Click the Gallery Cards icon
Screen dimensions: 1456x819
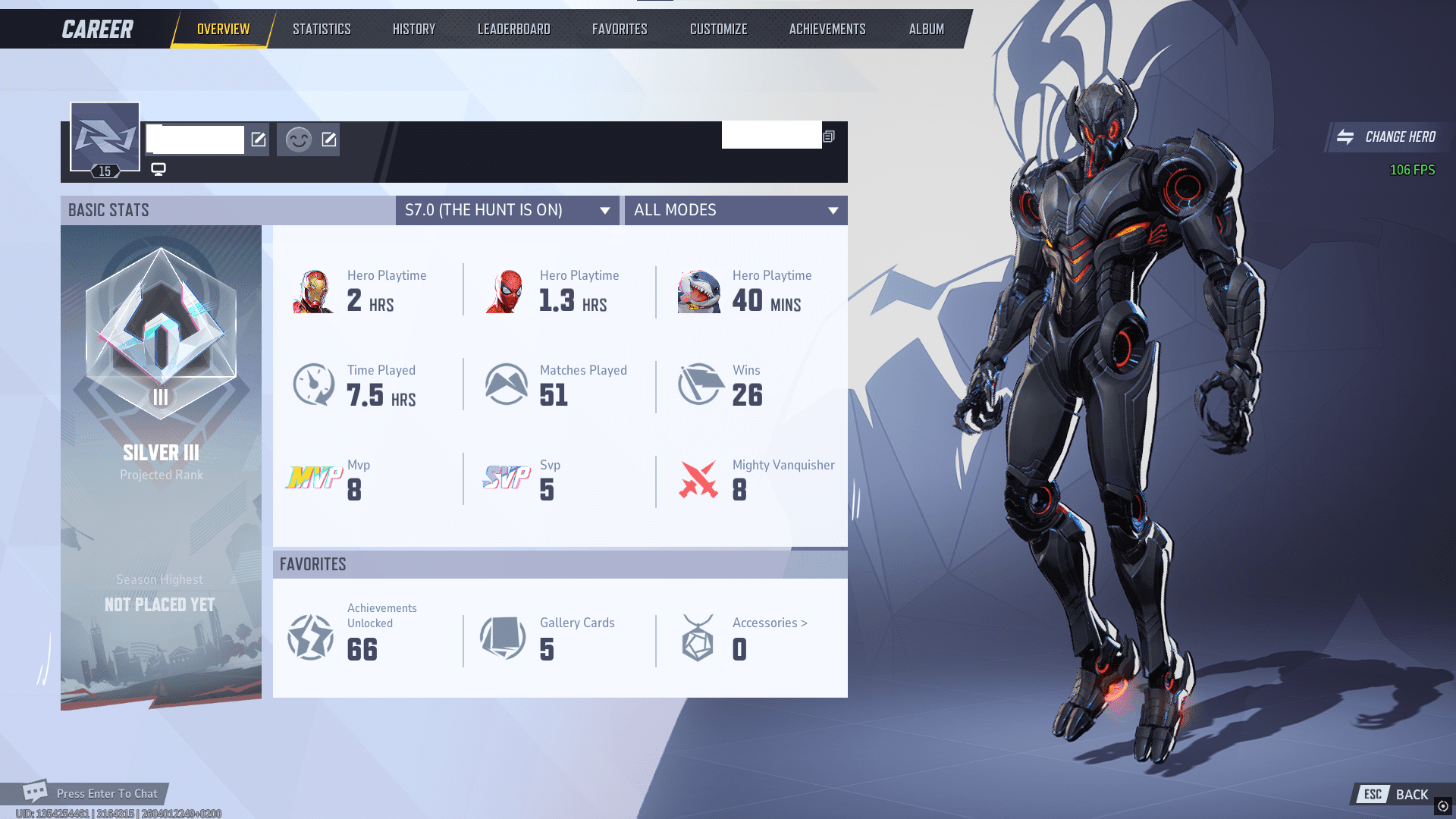[x=502, y=637]
